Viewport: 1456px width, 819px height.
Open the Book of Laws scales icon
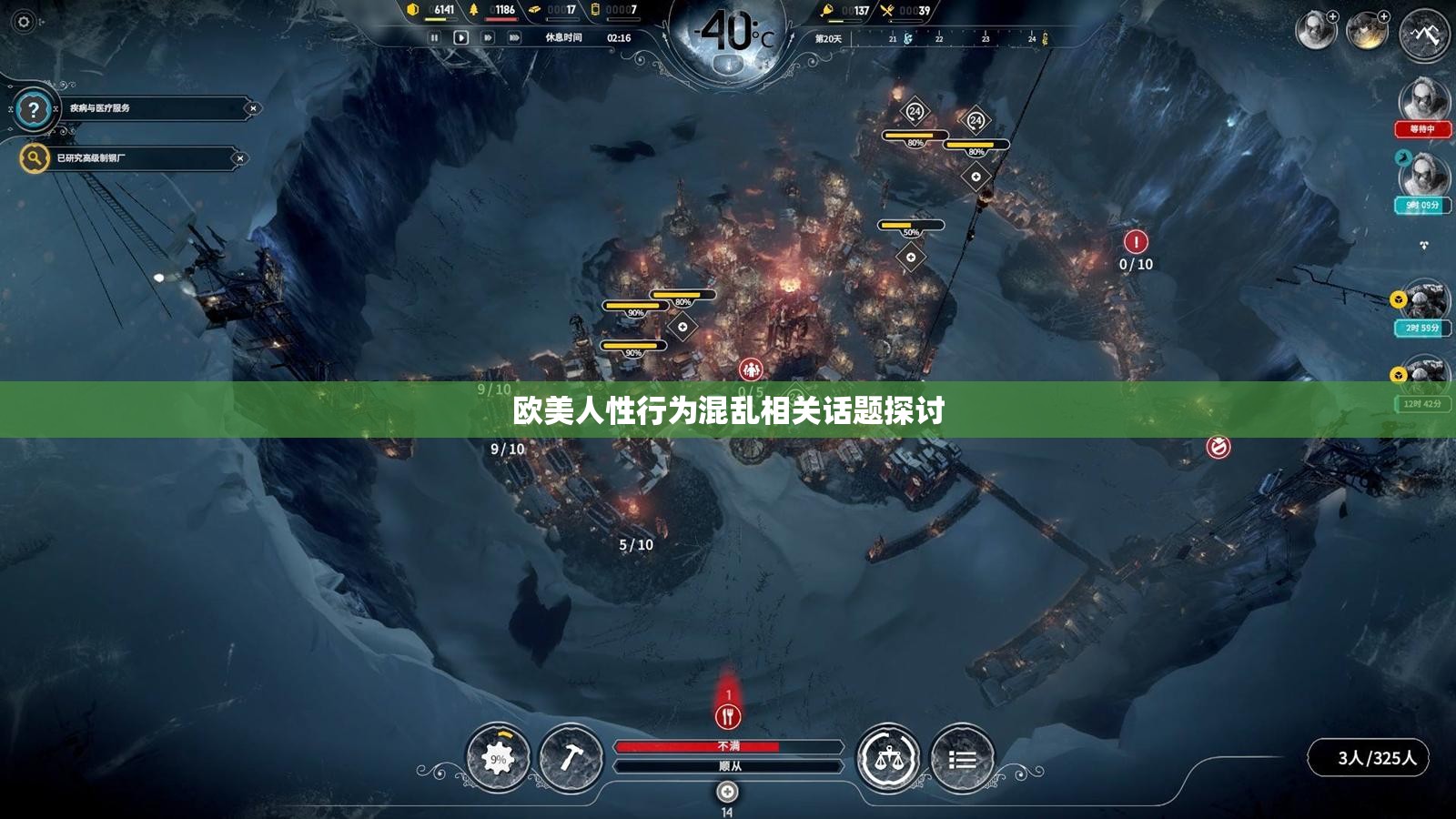890,756
